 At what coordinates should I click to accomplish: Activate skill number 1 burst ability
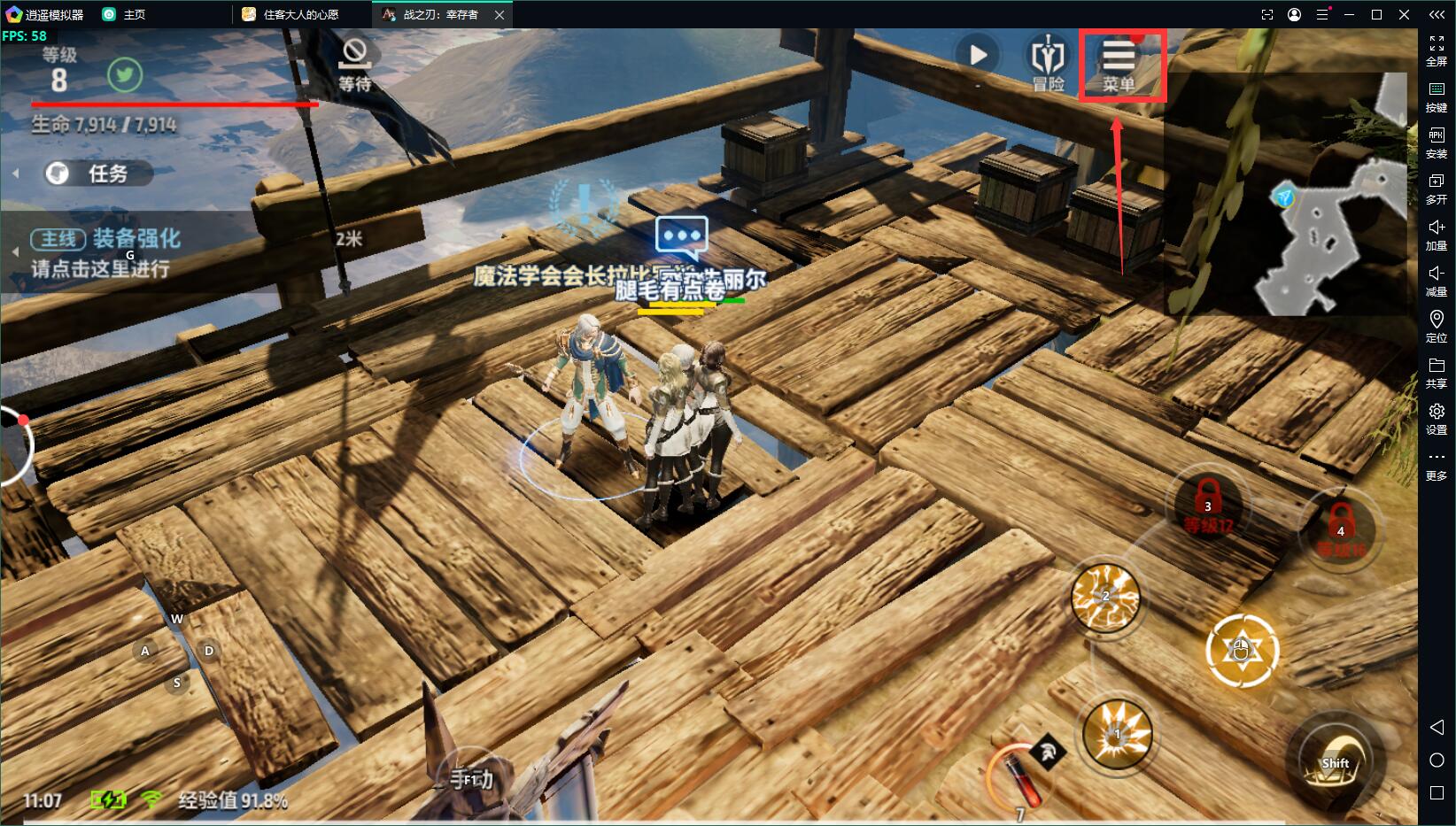(1118, 734)
